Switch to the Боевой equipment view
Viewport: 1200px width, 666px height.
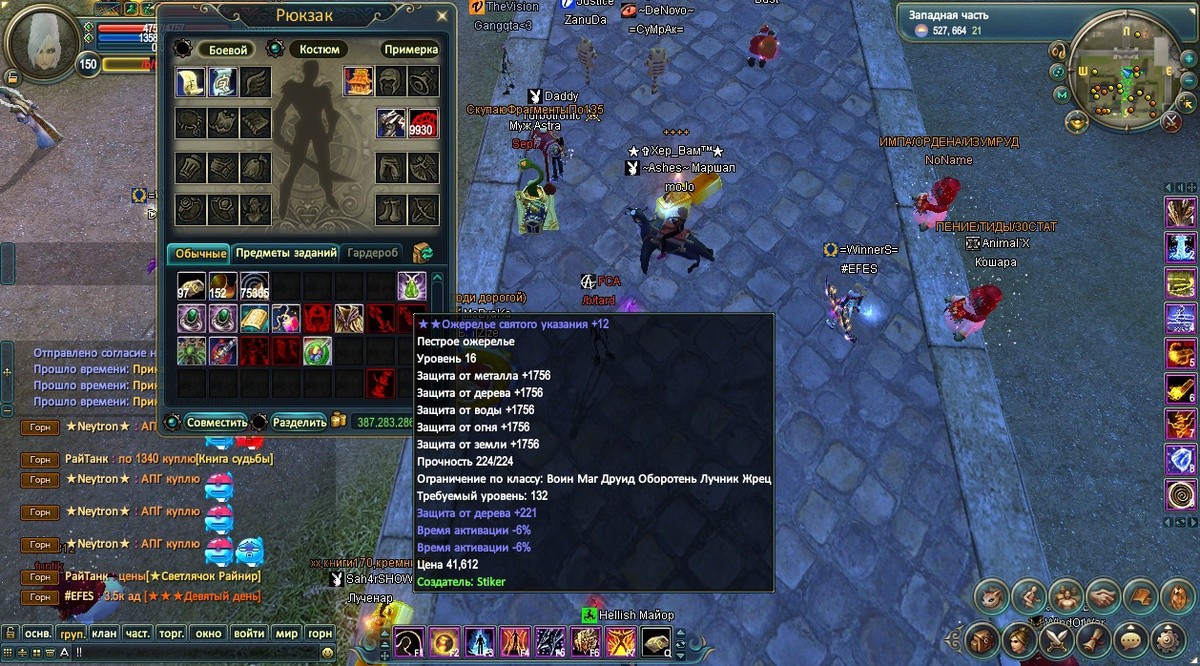226,49
